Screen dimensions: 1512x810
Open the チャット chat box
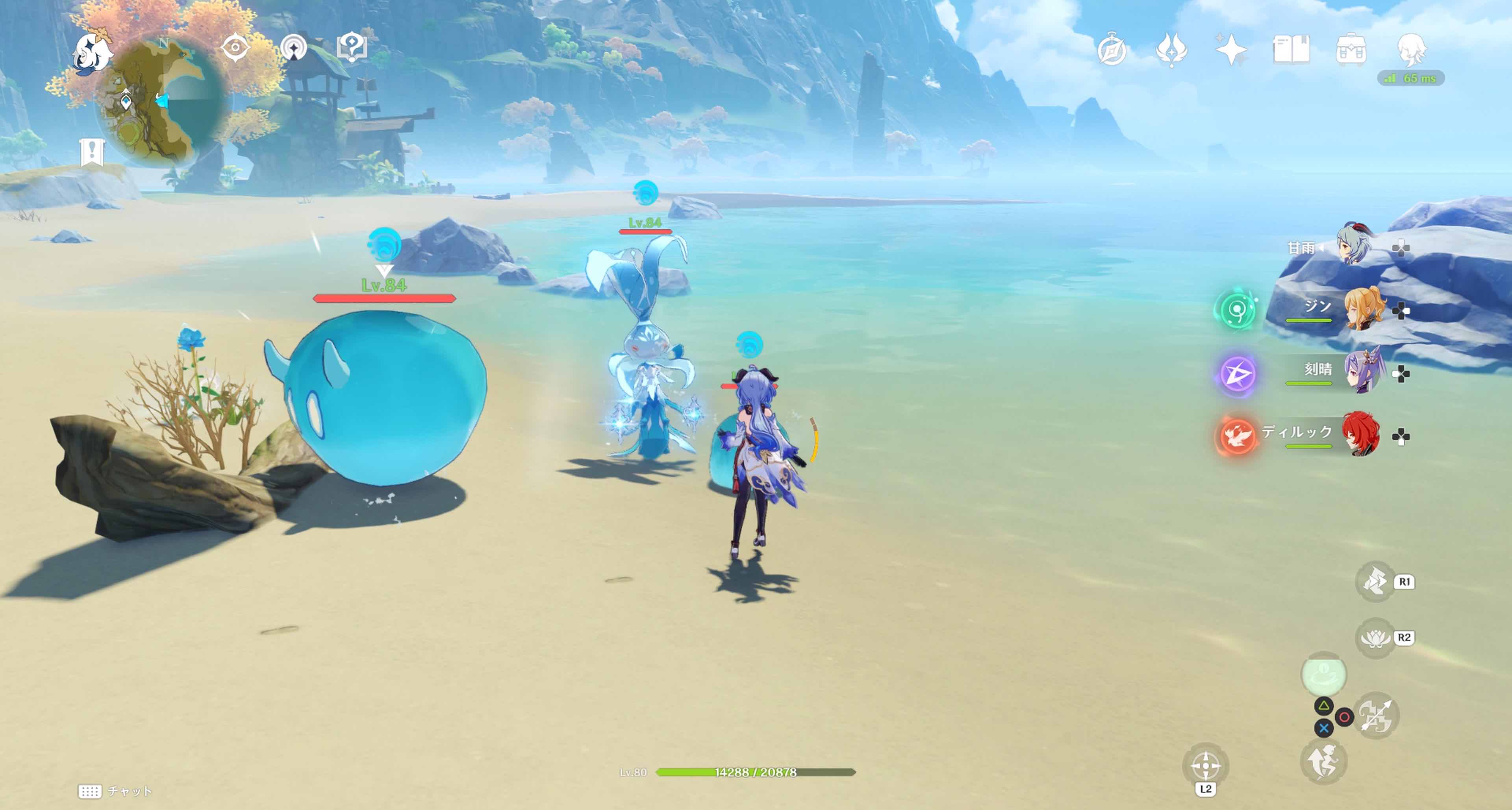[x=116, y=791]
